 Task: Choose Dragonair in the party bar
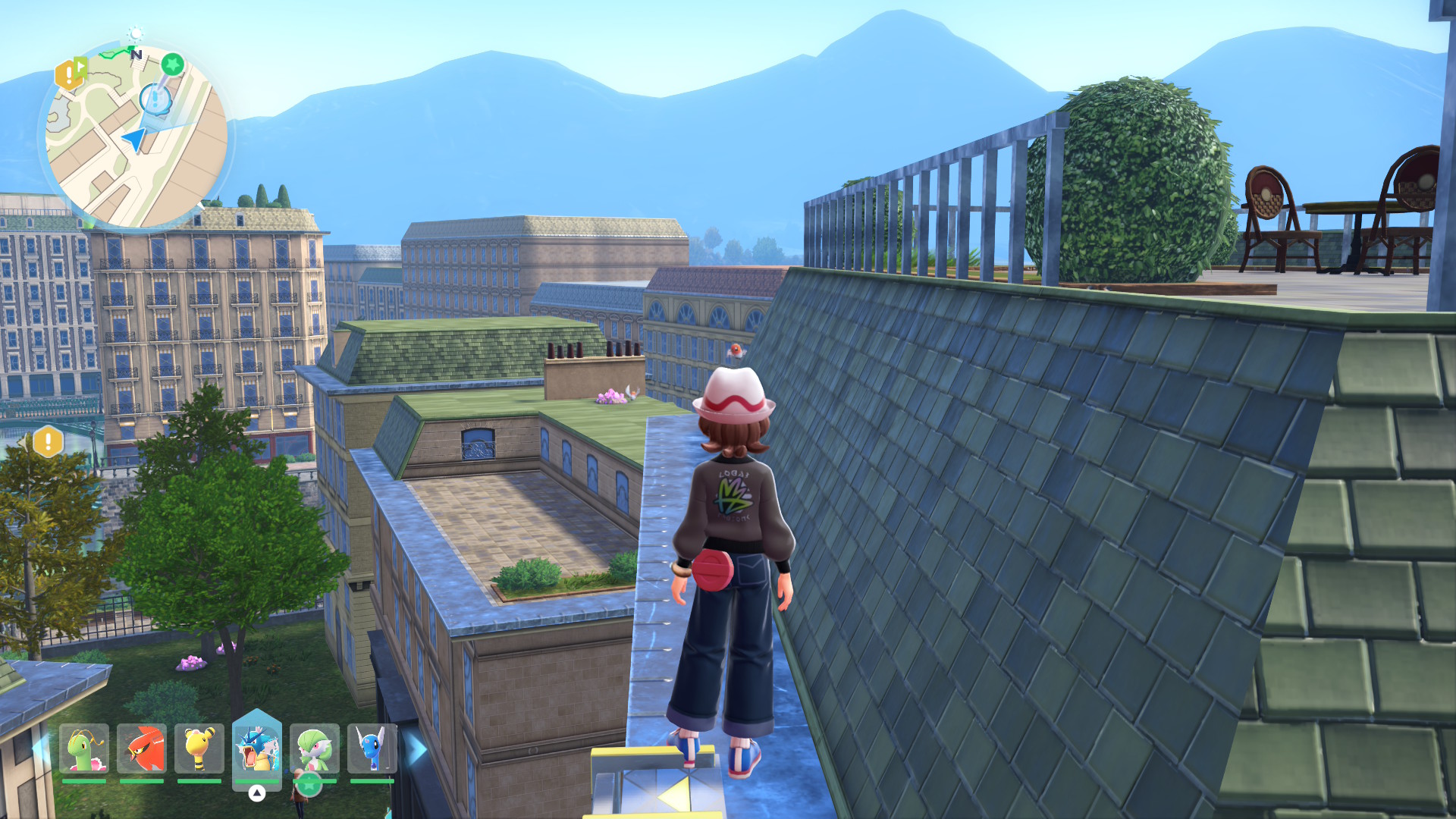point(372,748)
